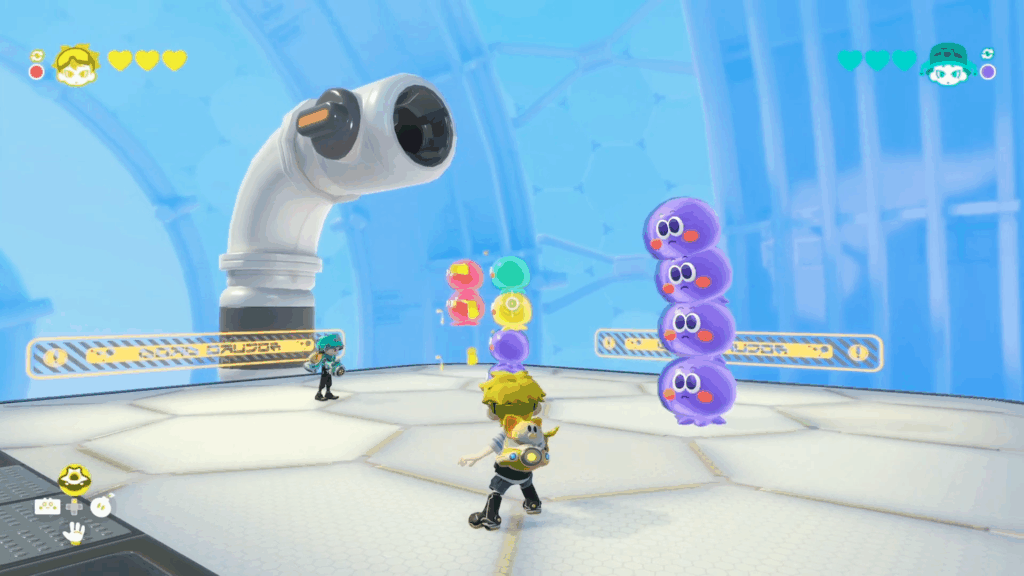Image resolution: width=1024 pixels, height=576 pixels.
Task: Click the swap arrows beside teal player
Action: [x=988, y=54]
